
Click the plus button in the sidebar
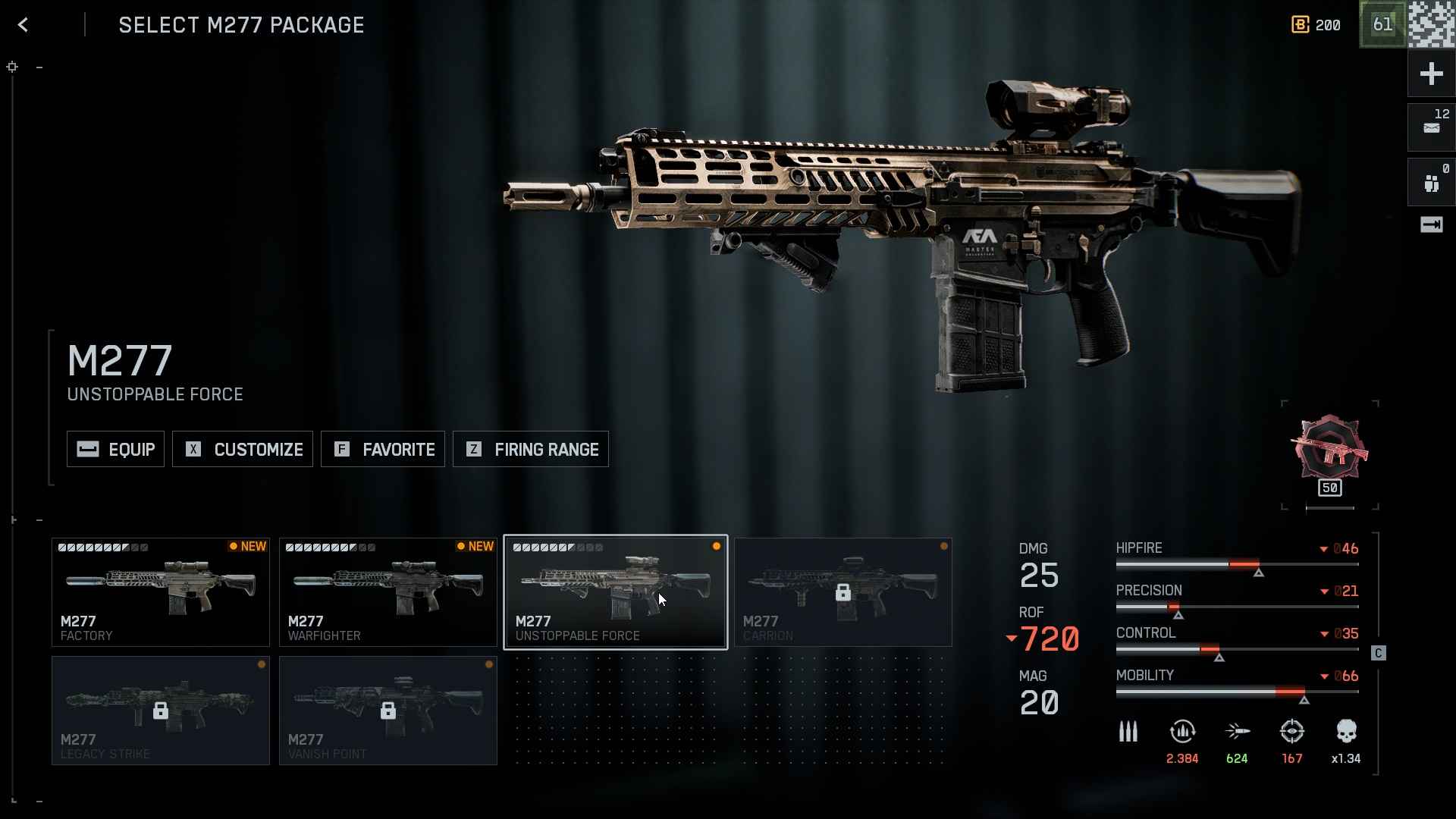[1431, 74]
